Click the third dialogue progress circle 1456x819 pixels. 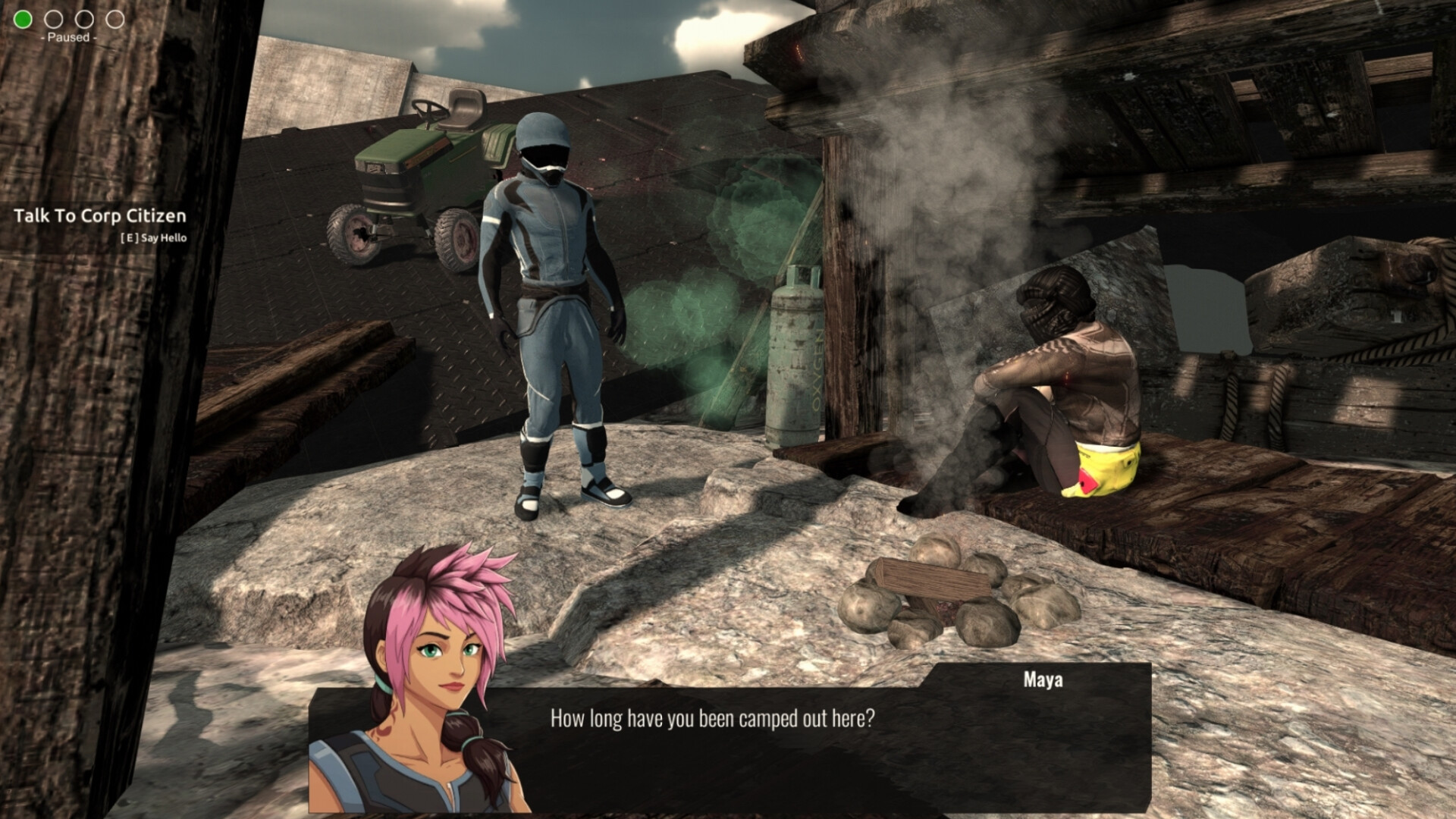83,20
